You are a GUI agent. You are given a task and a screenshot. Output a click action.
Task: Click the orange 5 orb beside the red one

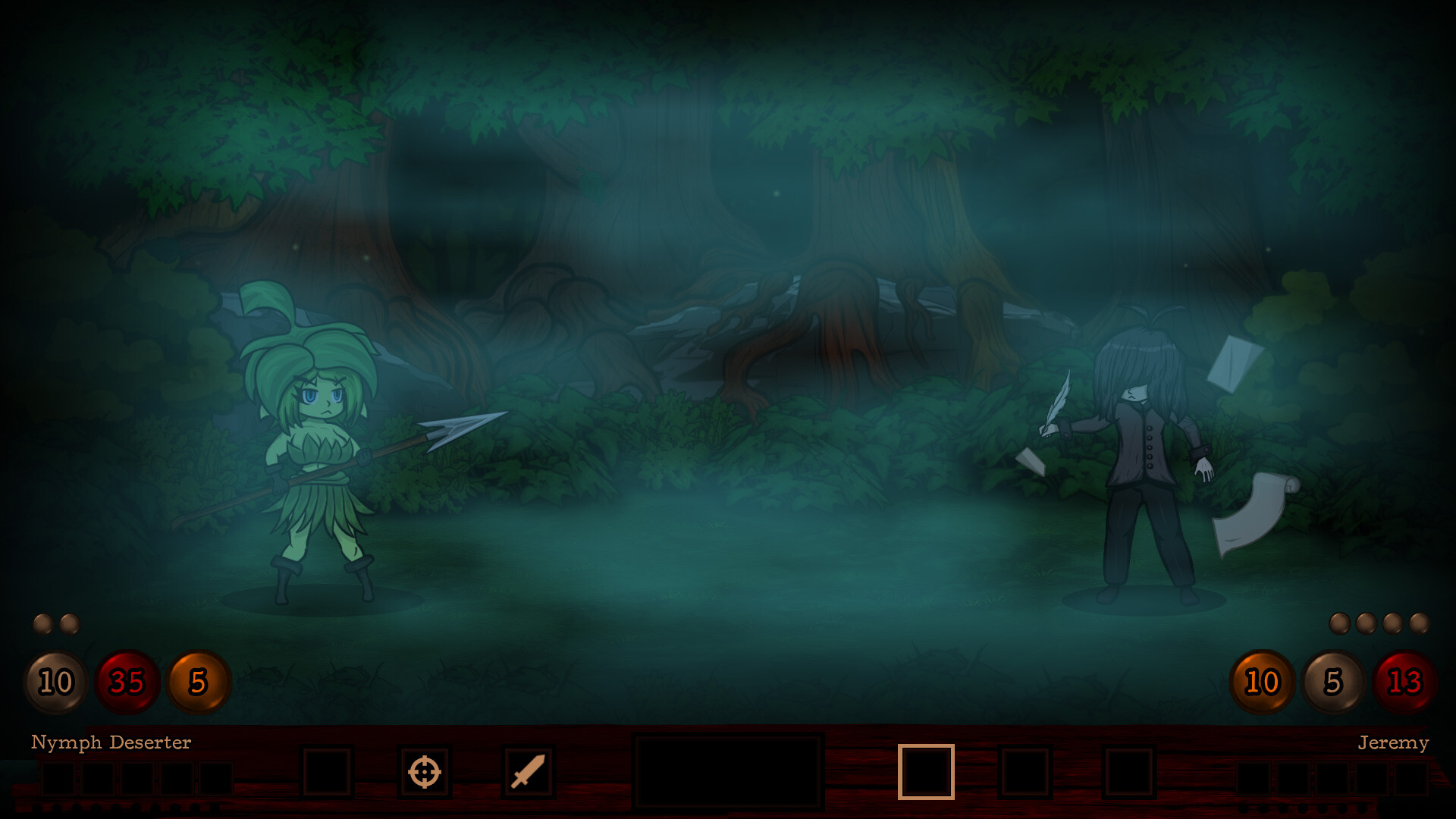tap(197, 682)
